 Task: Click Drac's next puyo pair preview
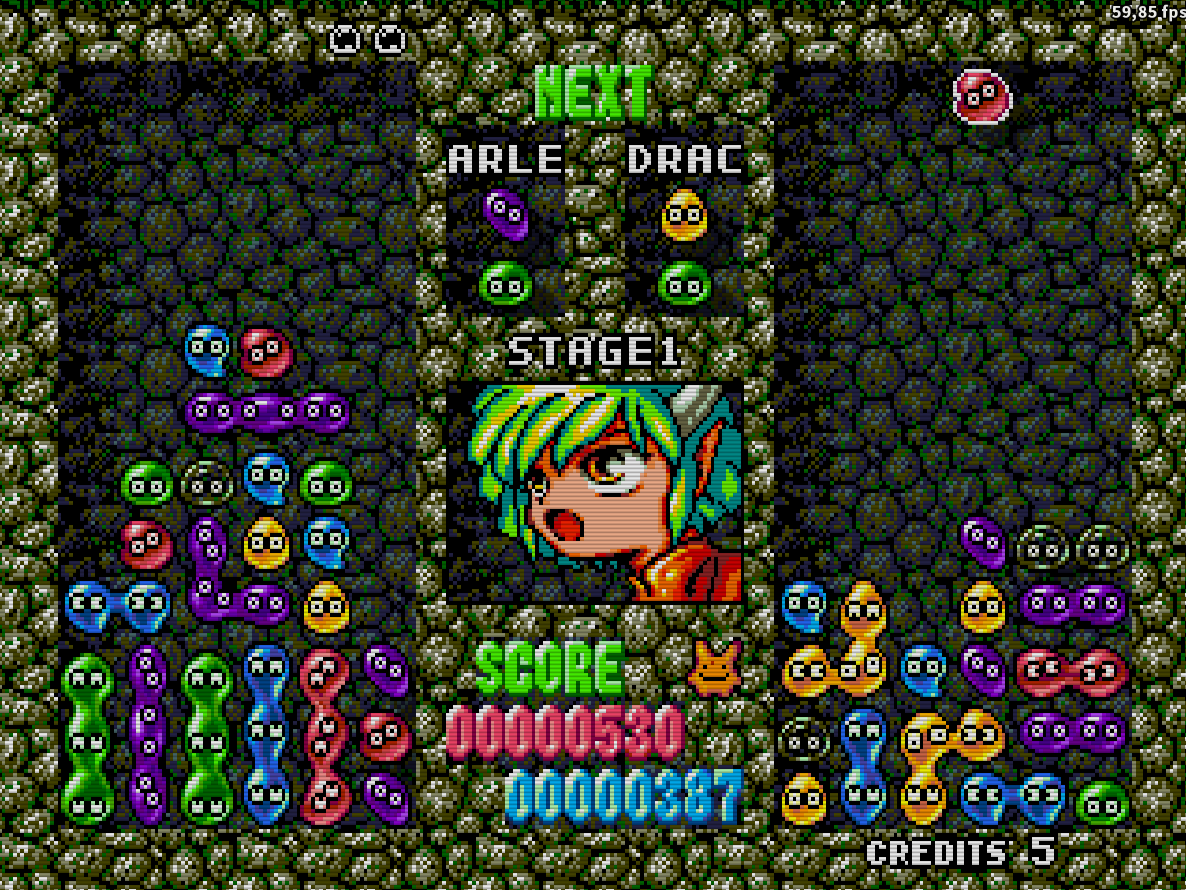684,248
